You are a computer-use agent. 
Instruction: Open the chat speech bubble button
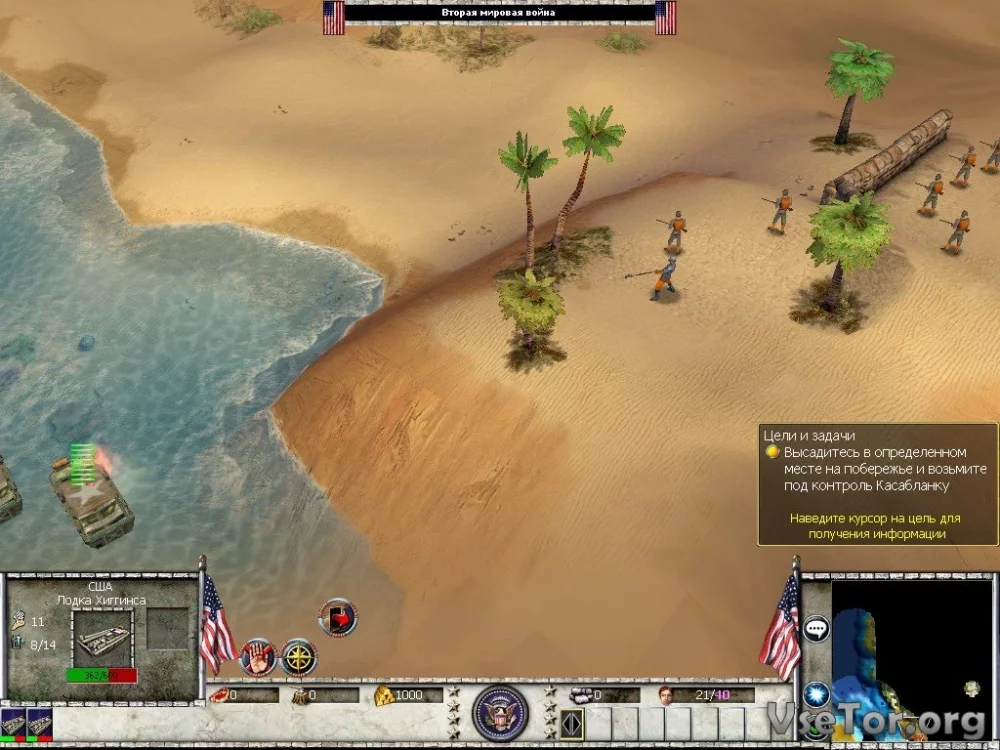click(x=816, y=629)
